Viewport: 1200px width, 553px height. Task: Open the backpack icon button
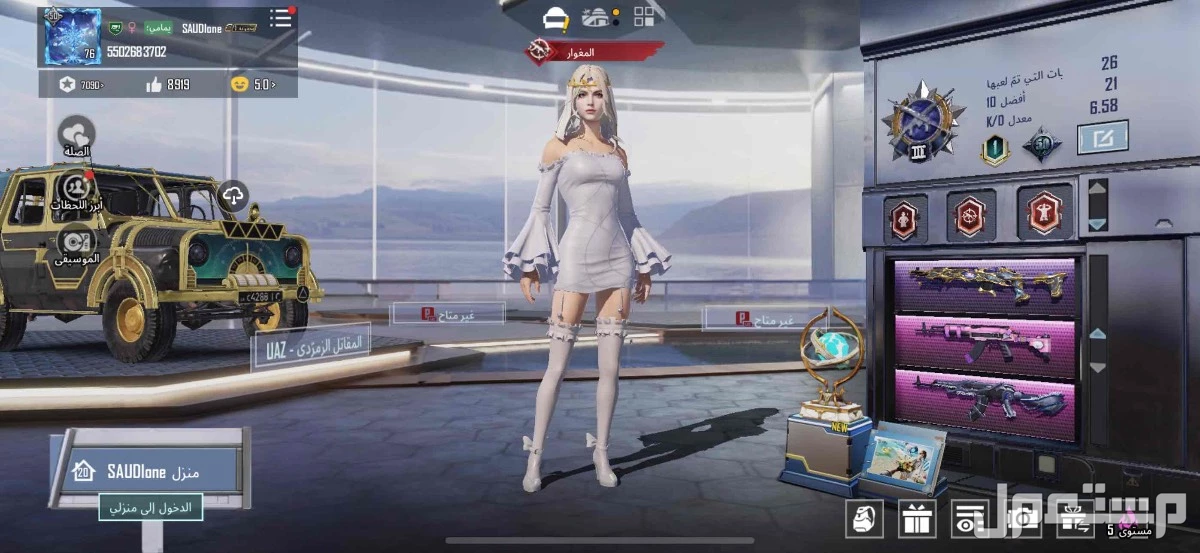864,519
